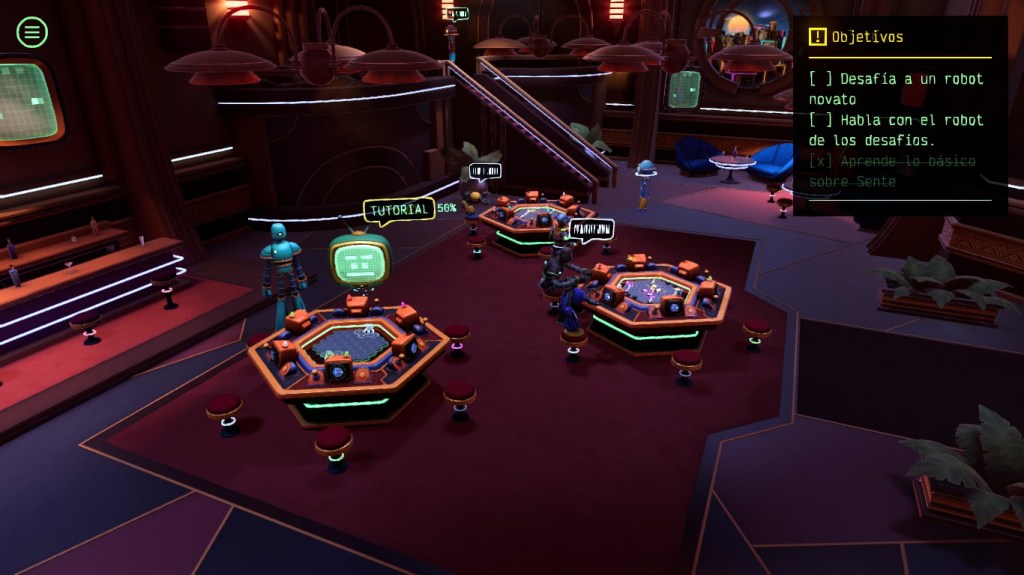Choose the "Habla con el robot" objective entry

point(897,130)
